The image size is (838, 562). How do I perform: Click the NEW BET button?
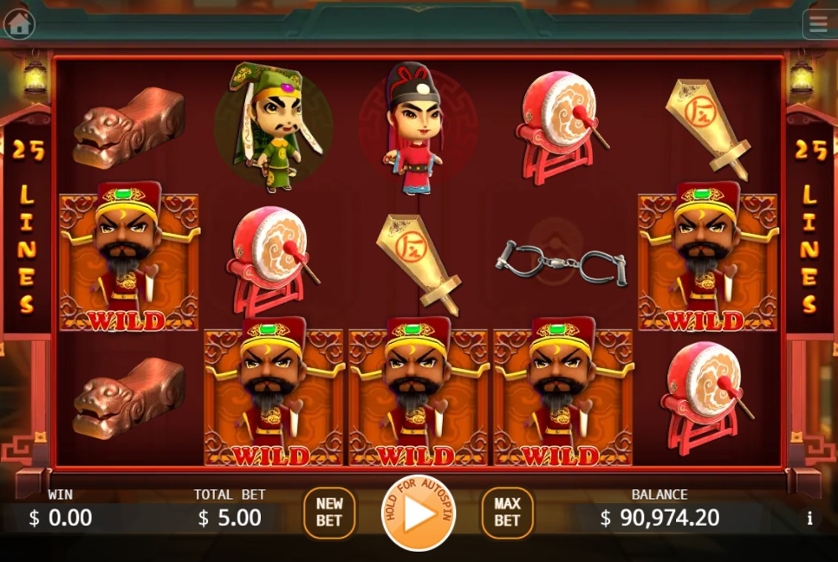329,513
